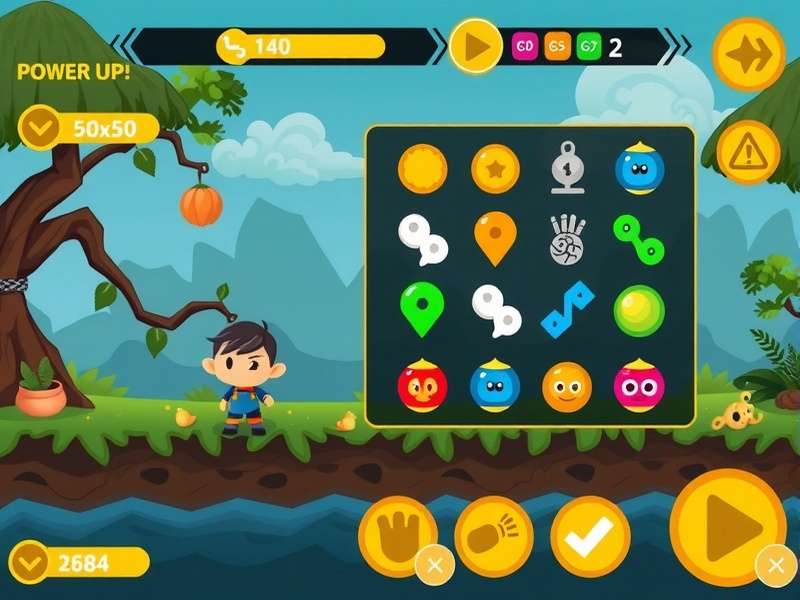
Task: Expand the 50x50 power up dropdown
Action: coord(42,128)
